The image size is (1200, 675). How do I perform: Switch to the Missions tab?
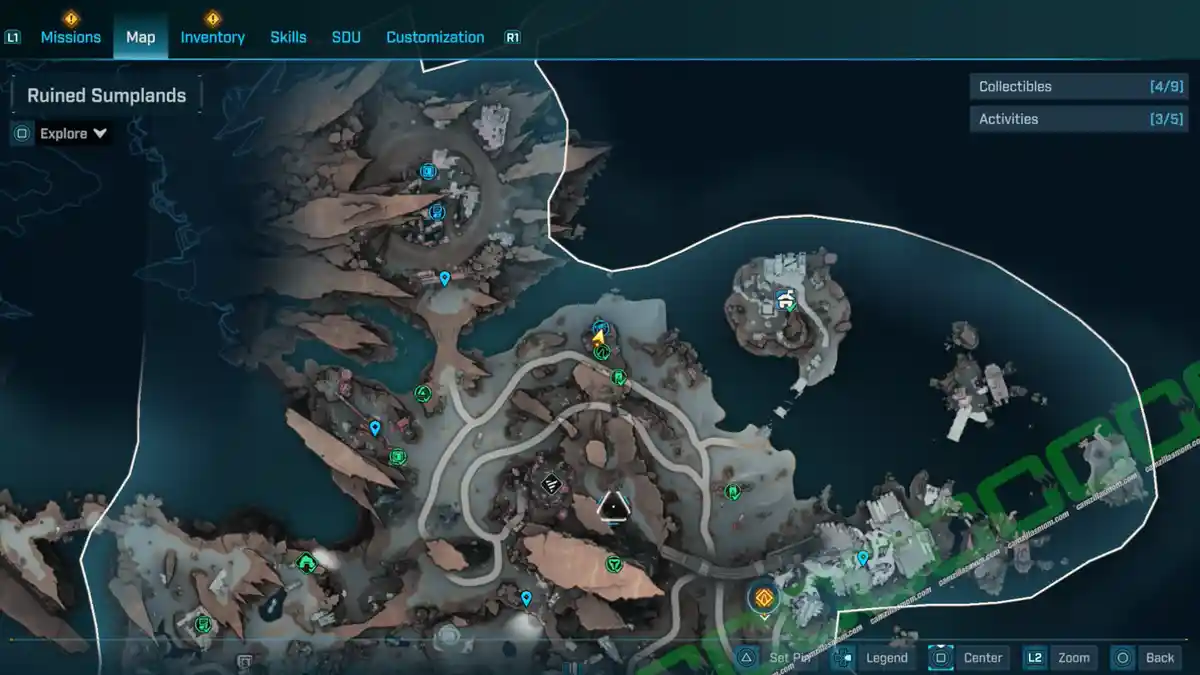click(70, 37)
